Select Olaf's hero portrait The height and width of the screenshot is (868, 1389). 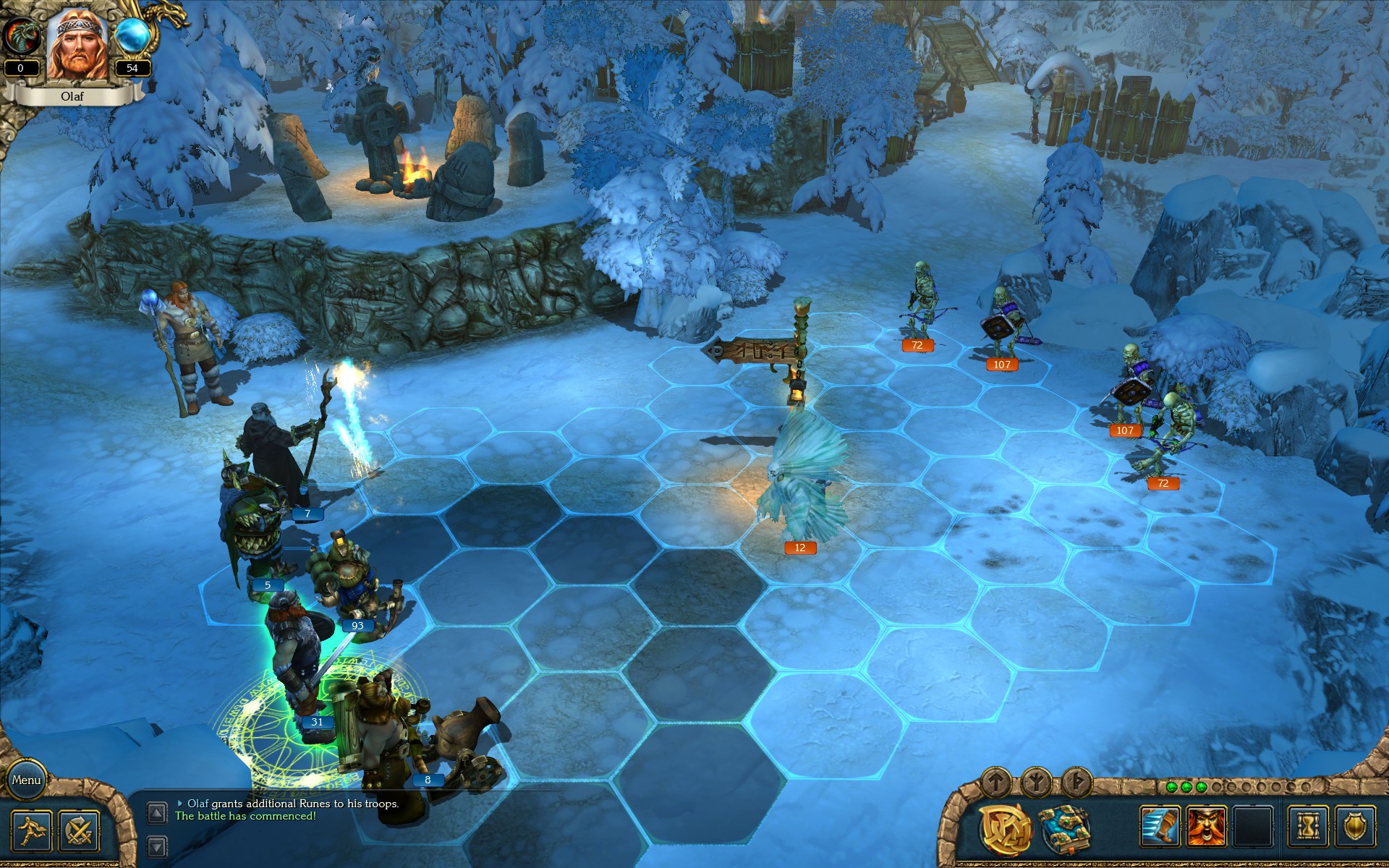tap(77, 45)
